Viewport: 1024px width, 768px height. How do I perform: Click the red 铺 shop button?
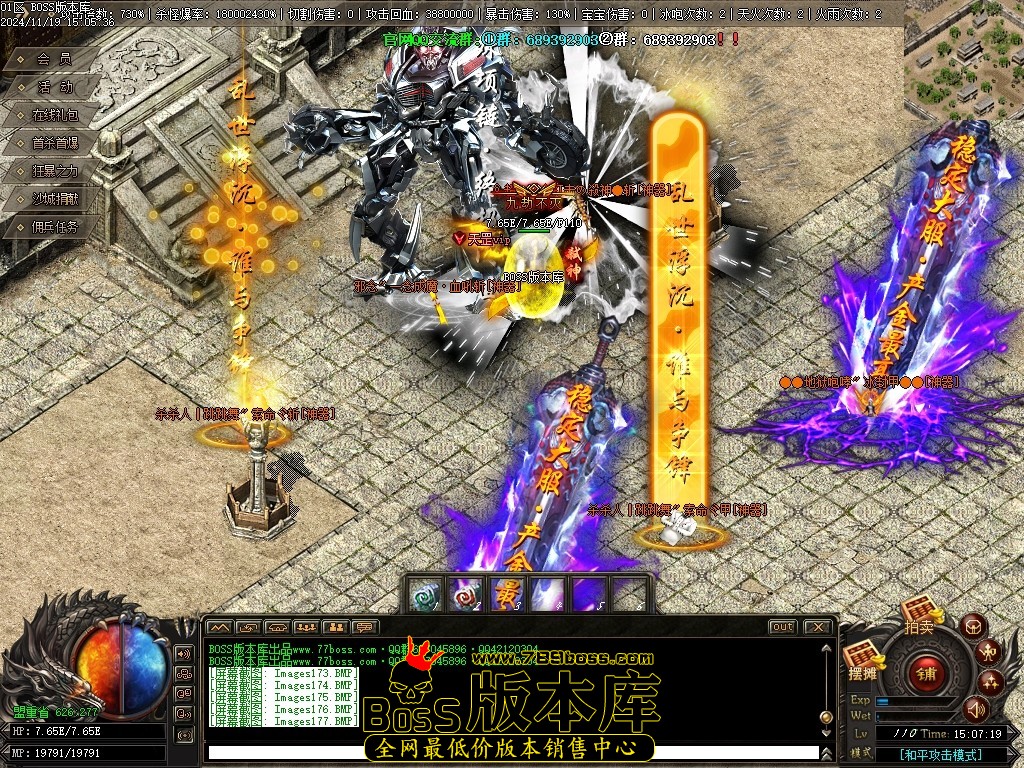926,673
